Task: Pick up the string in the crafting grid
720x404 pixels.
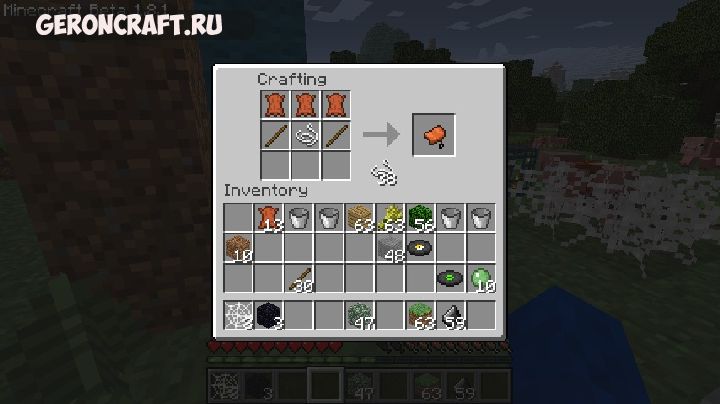Action: pos(305,135)
